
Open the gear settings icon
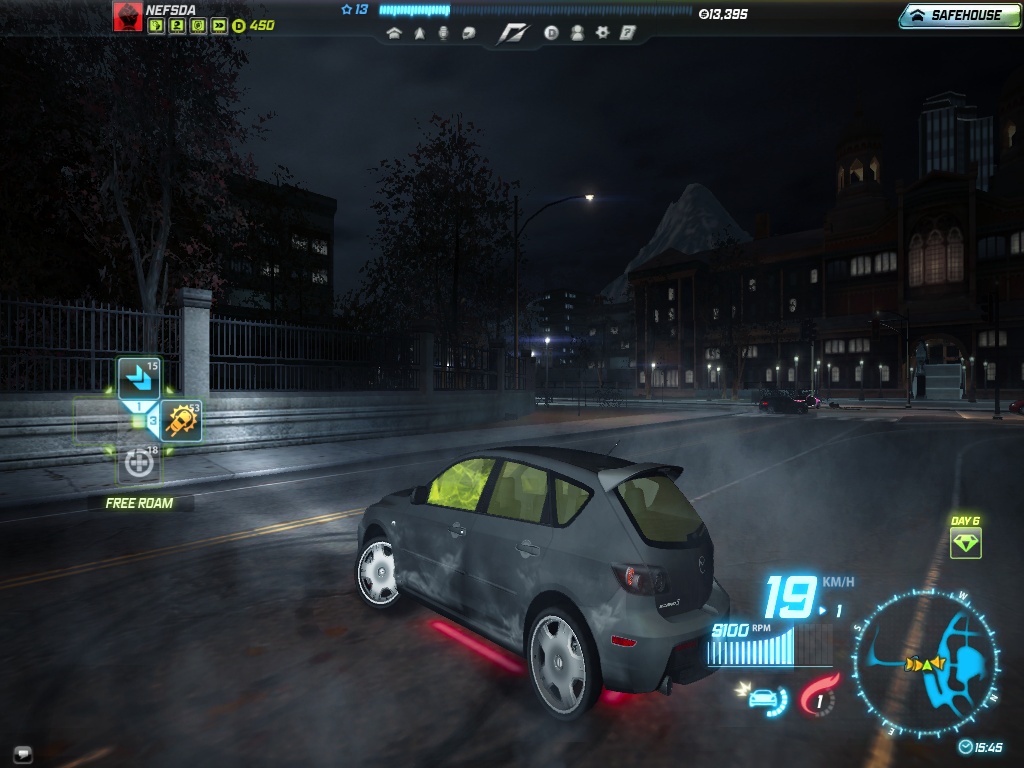click(602, 33)
